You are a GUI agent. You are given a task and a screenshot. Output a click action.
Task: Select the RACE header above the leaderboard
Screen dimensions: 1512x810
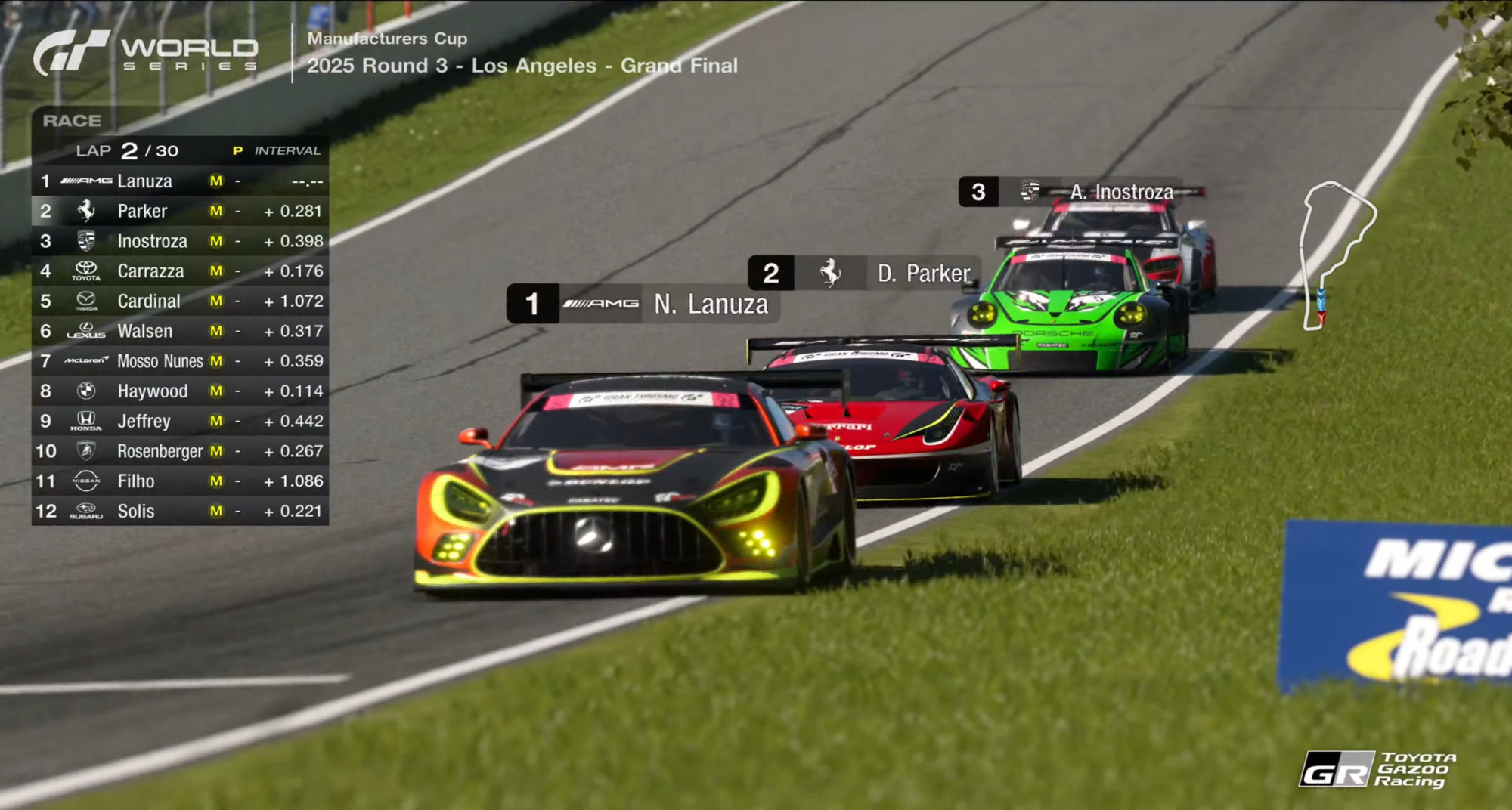[x=72, y=121]
